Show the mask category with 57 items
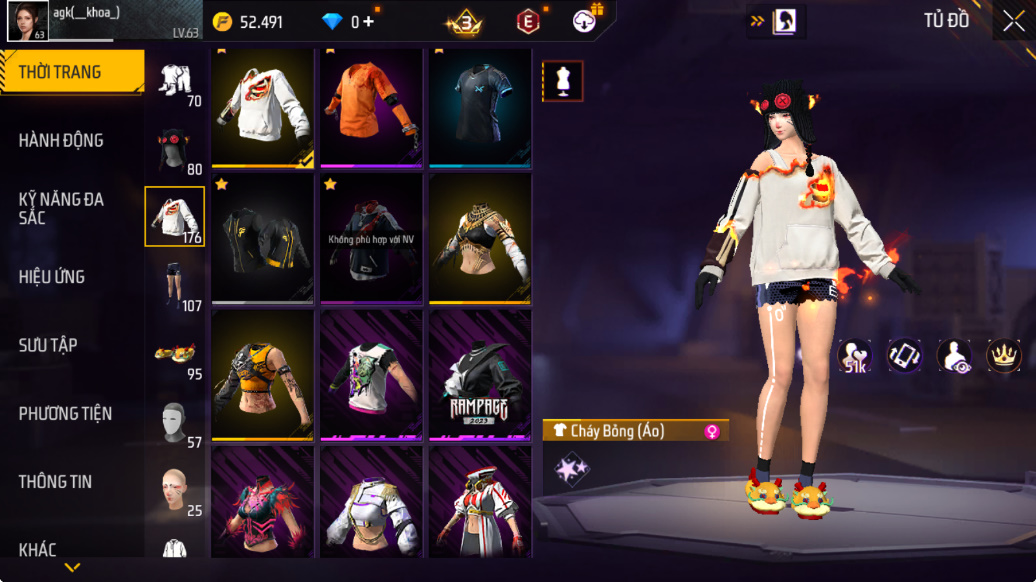1036x582 pixels. (174, 424)
